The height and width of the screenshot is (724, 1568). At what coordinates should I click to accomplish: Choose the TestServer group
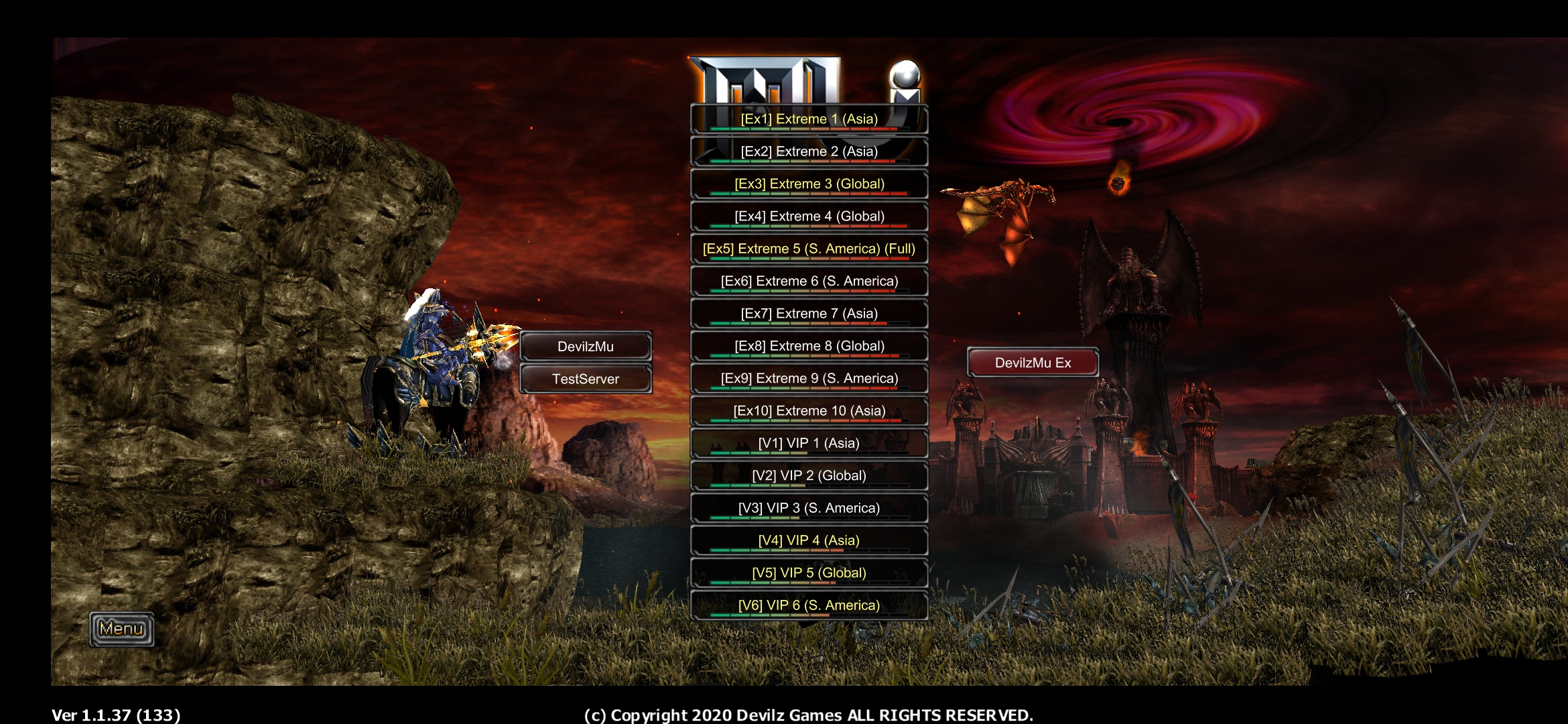586,379
